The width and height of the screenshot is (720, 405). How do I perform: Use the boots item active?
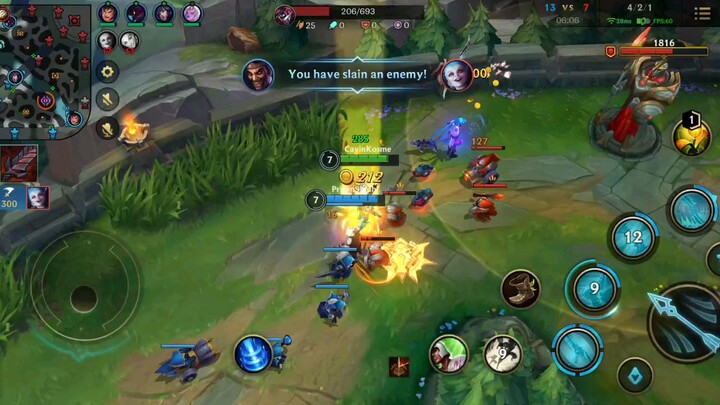520,289
